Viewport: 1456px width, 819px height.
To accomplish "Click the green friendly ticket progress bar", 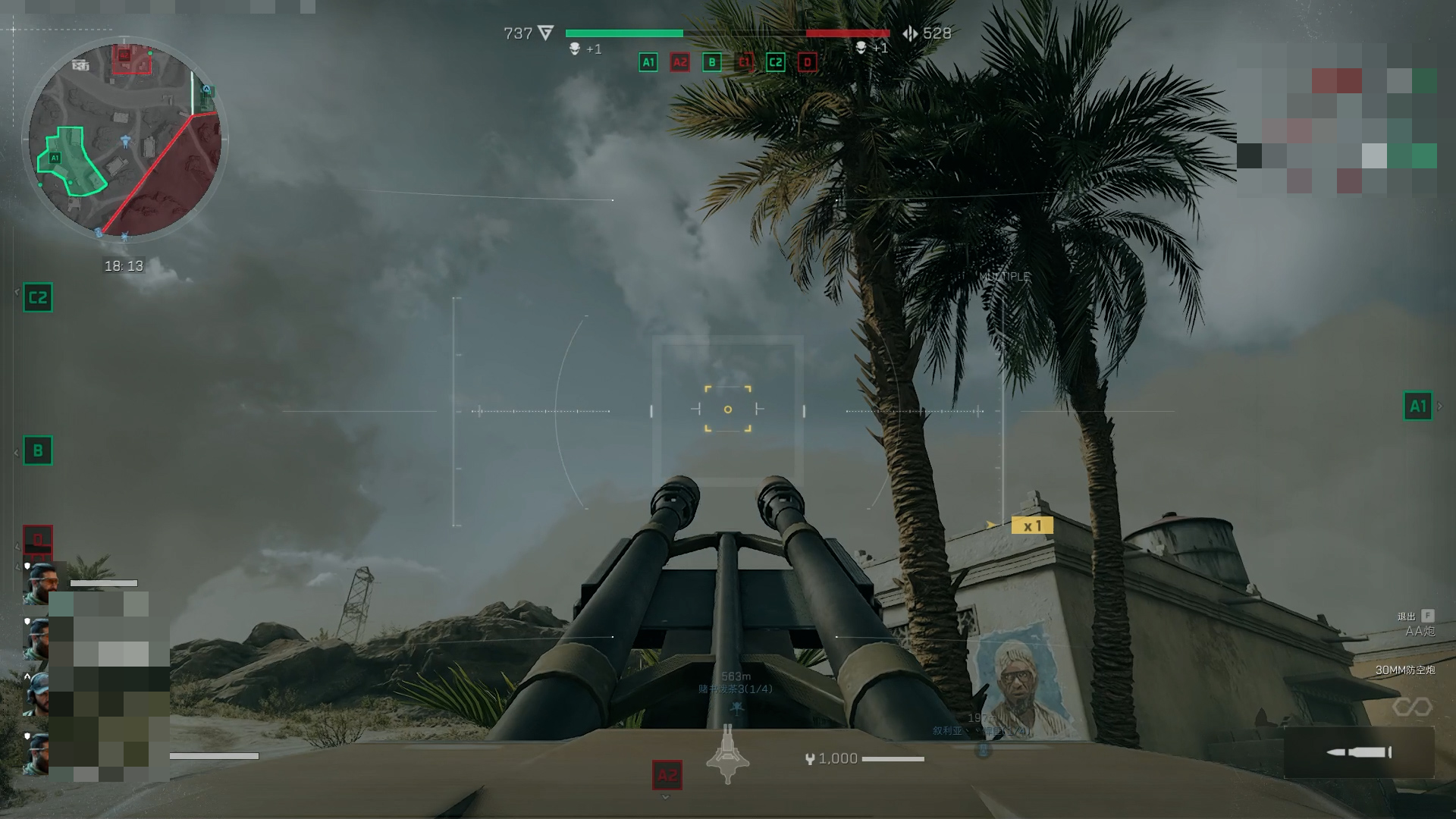I will click(x=624, y=33).
